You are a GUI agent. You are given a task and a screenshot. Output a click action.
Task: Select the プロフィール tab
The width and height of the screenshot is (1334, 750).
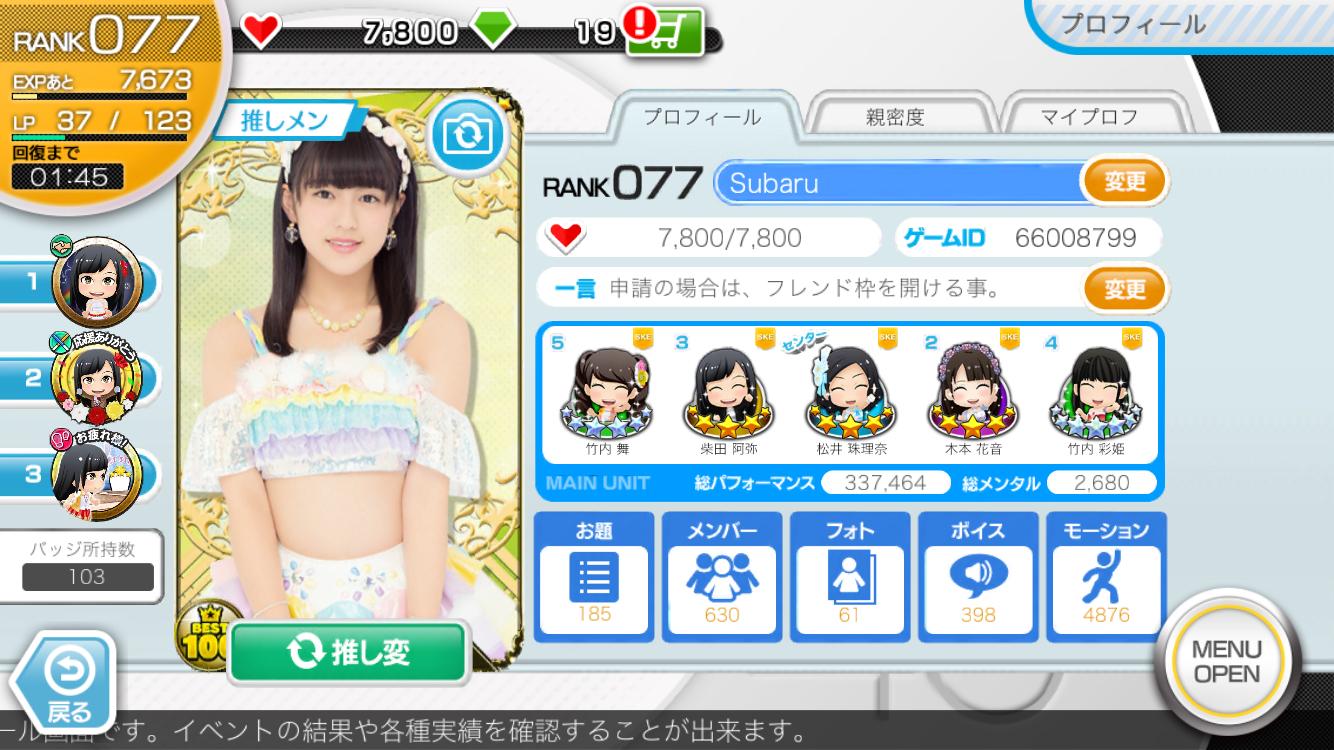click(701, 117)
